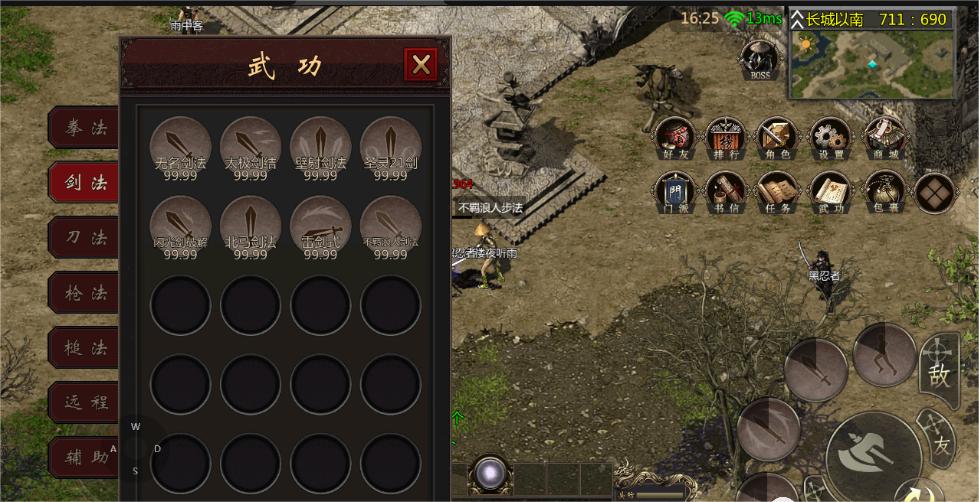The width and height of the screenshot is (979, 502).
Task: Show the 排行 rankings board
Action: click(x=725, y=138)
